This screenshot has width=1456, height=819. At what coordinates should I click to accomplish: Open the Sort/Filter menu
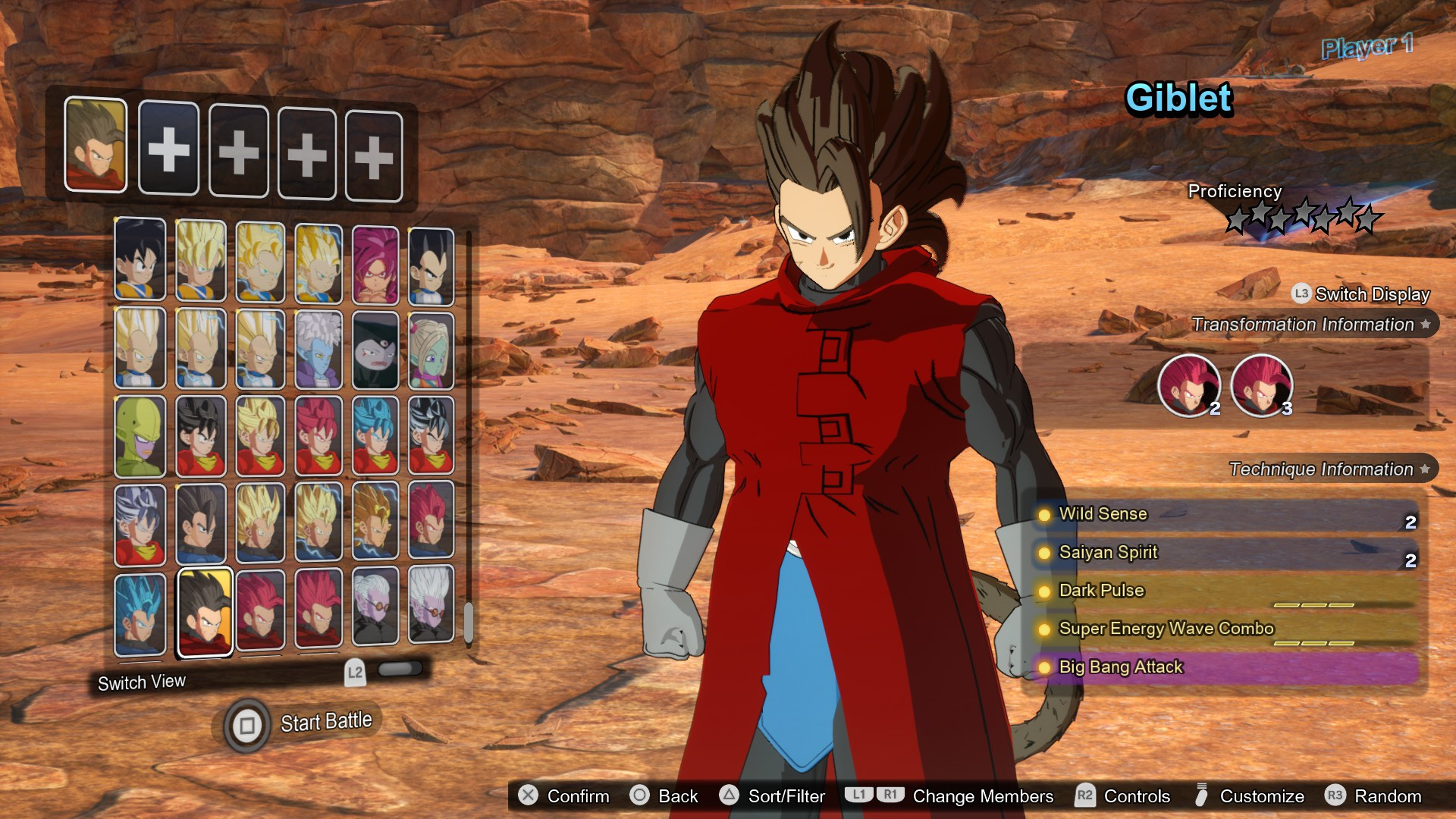[x=773, y=796]
